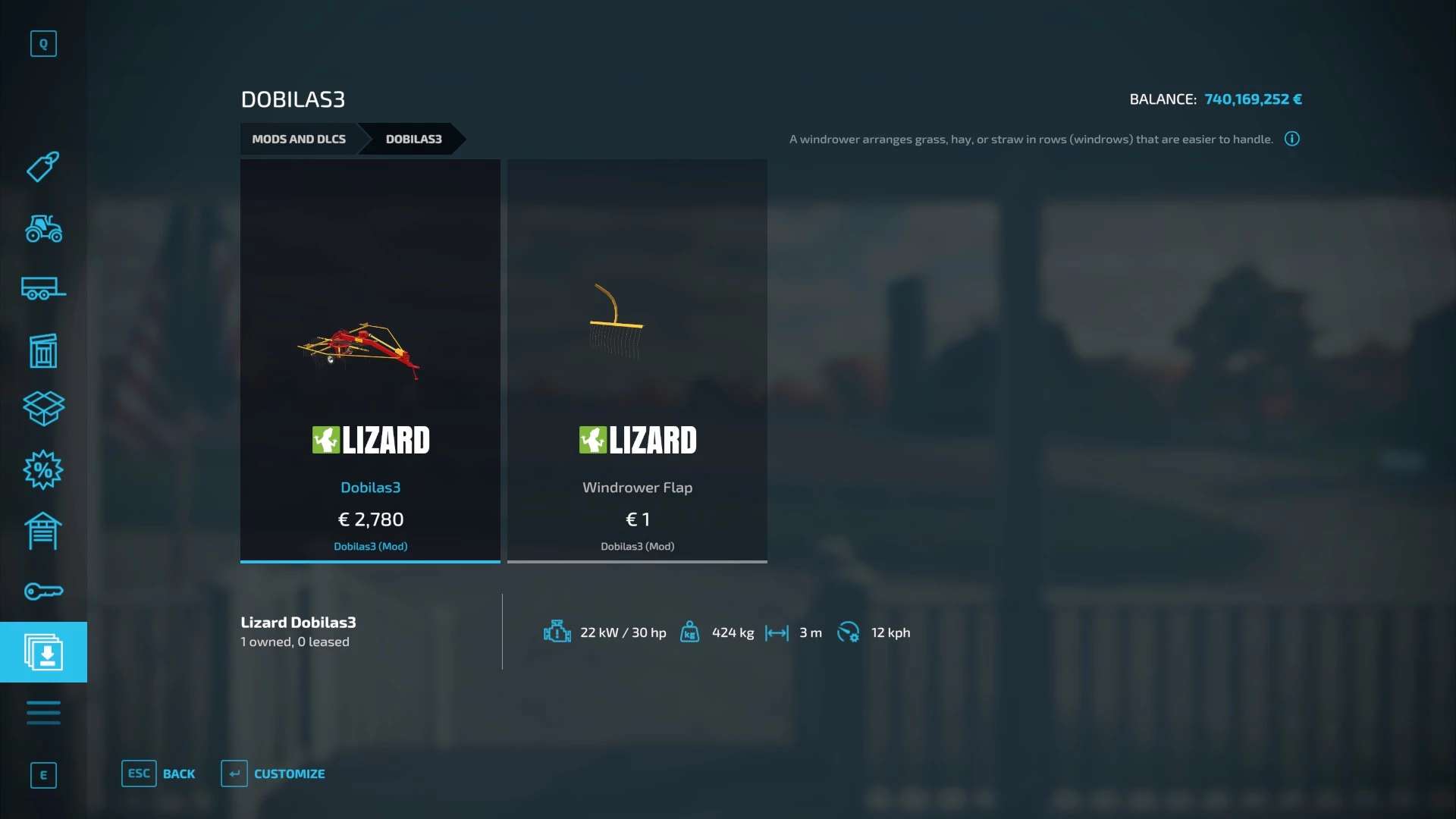
Task: Open the Mods and DLCs breadcrumb
Action: point(299,139)
